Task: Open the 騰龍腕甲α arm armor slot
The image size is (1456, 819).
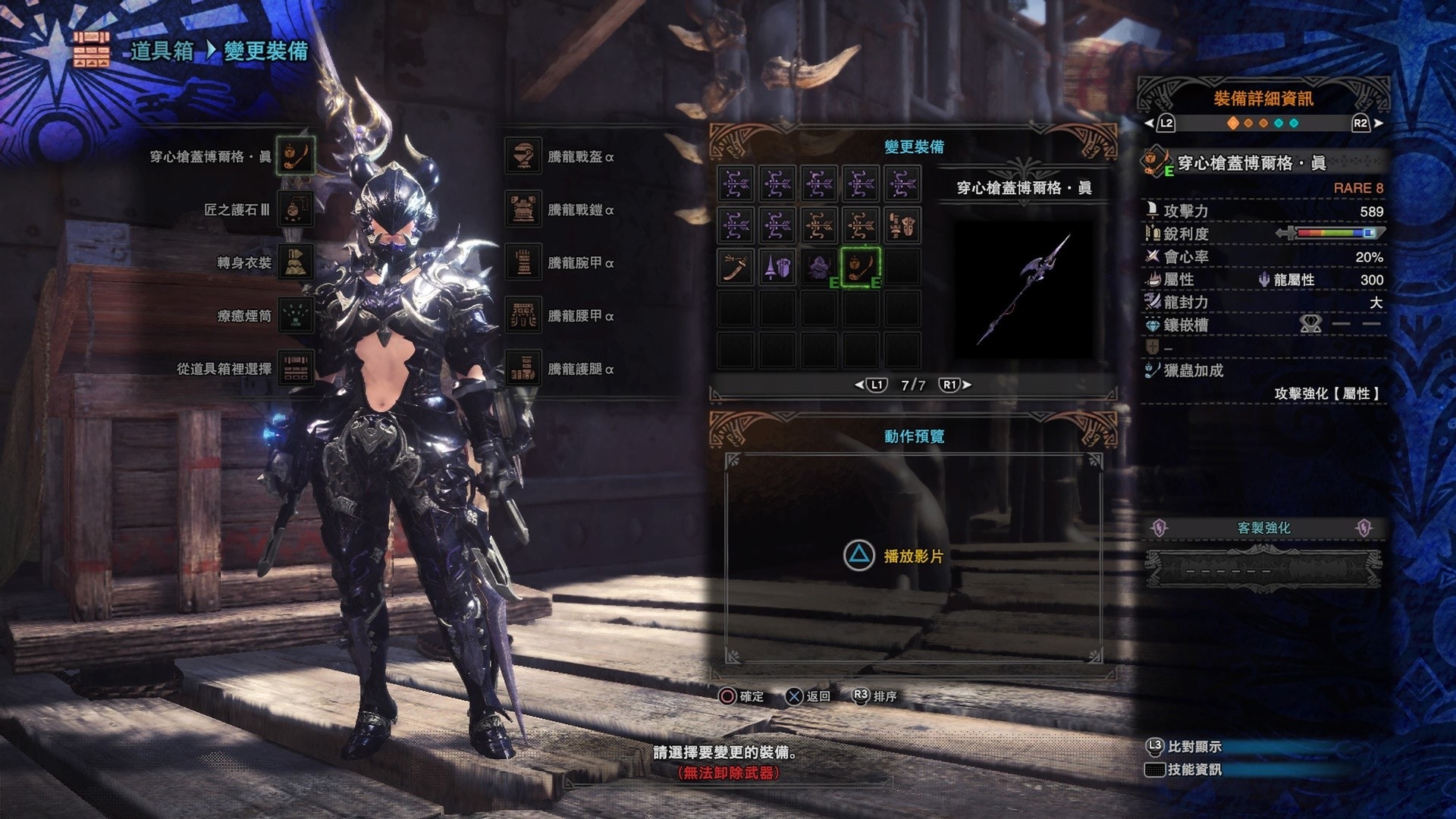Action: pos(522,262)
